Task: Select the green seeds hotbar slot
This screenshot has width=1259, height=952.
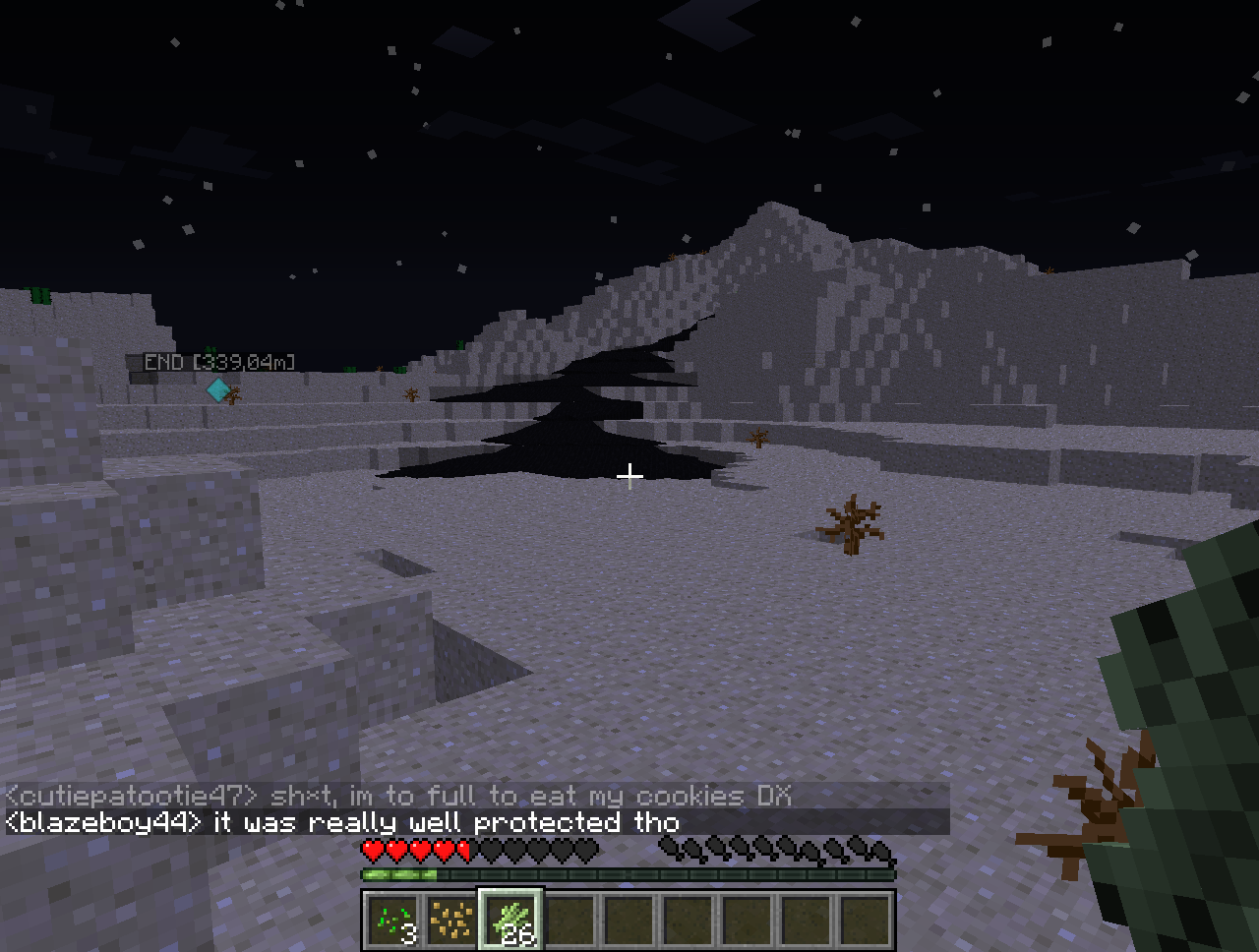Action: pos(392,922)
